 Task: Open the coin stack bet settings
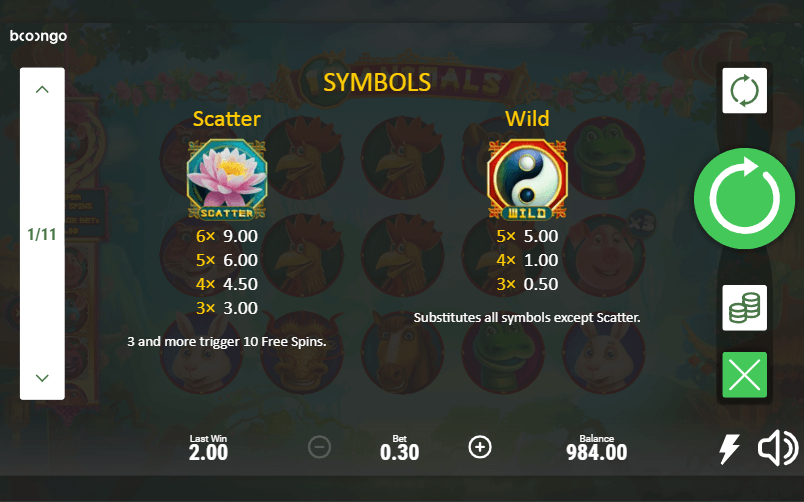(x=744, y=308)
